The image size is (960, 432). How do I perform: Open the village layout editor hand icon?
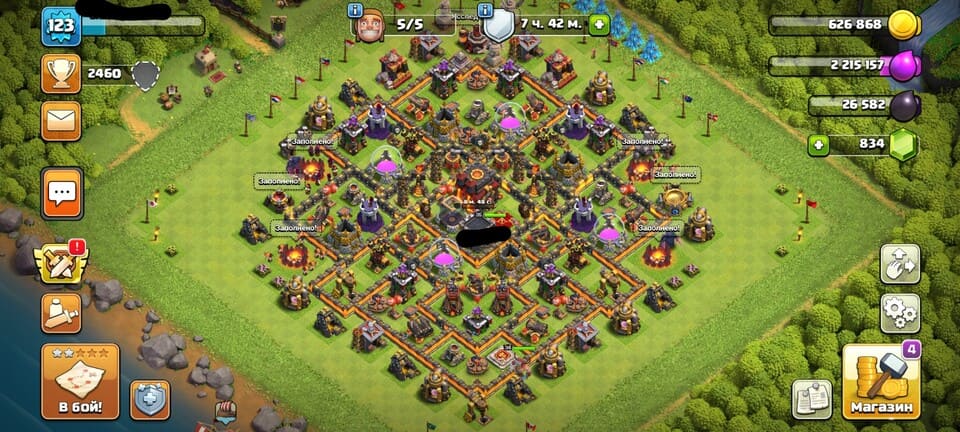tap(900, 263)
